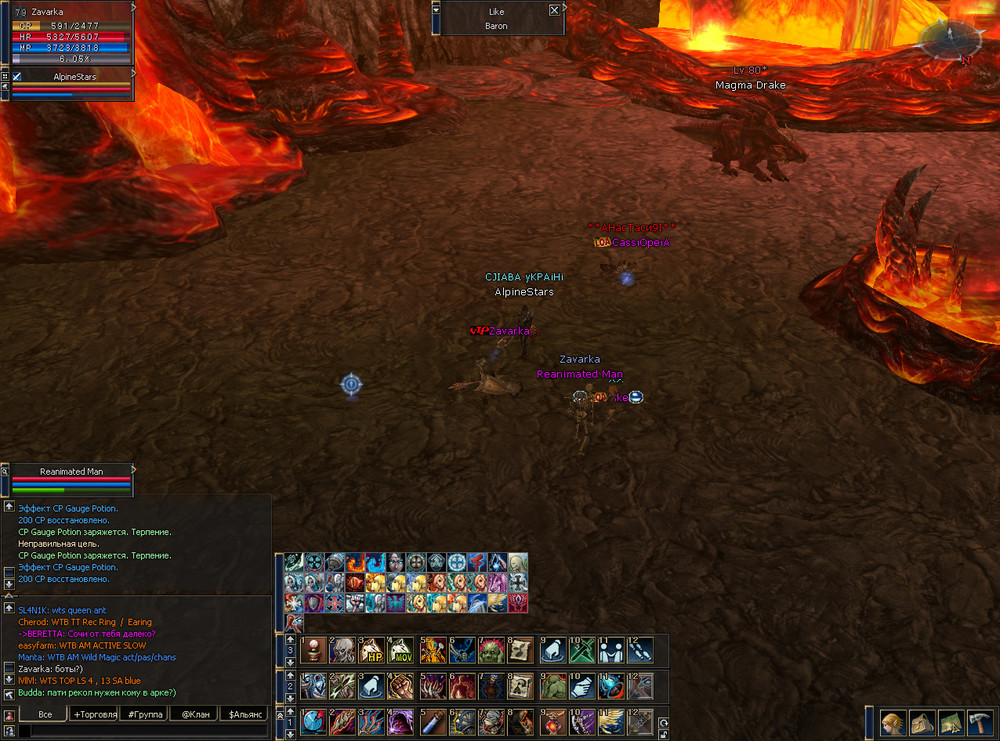Screen dimensions: 1000x741
Task: Click the chat message input field
Action: [140, 731]
